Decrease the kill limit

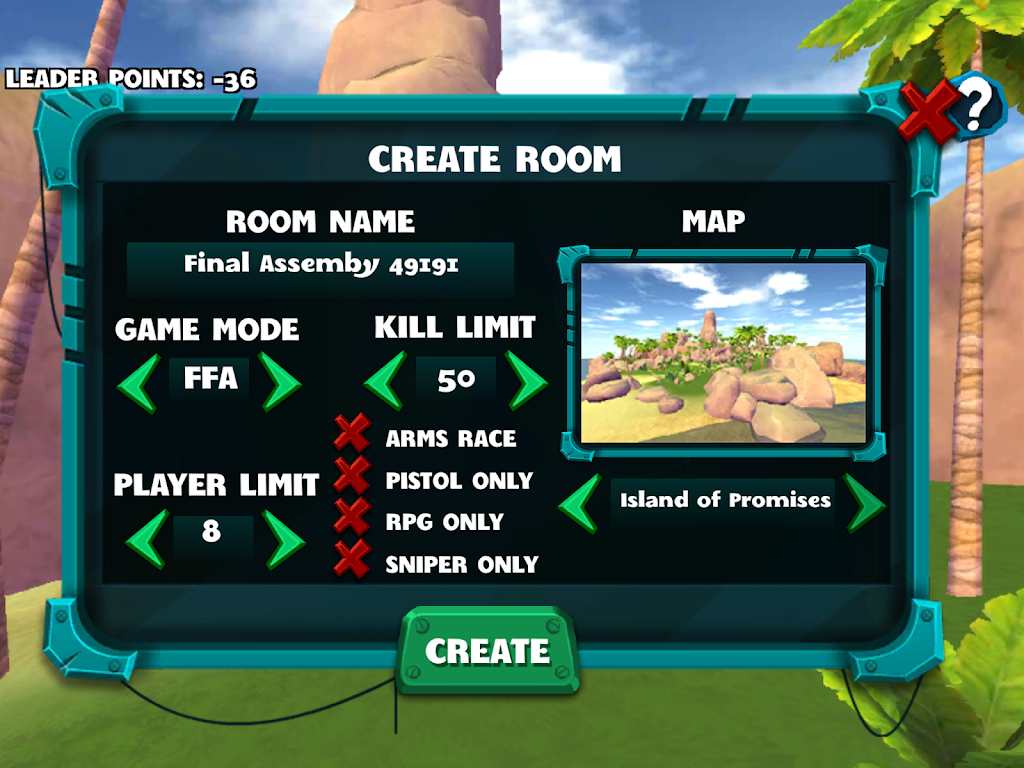tap(384, 380)
